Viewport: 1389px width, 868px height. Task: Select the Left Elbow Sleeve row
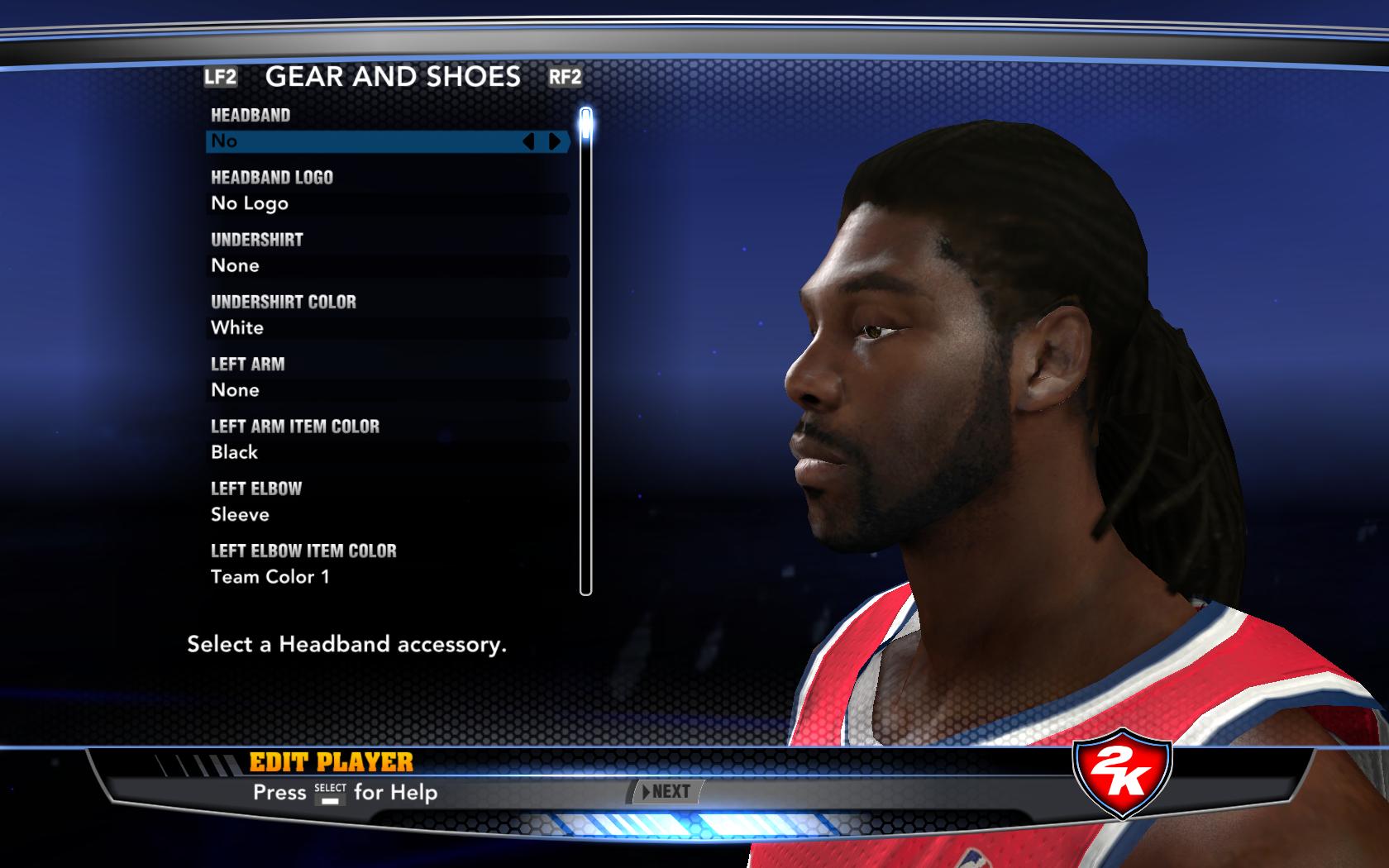pyautogui.click(x=387, y=514)
